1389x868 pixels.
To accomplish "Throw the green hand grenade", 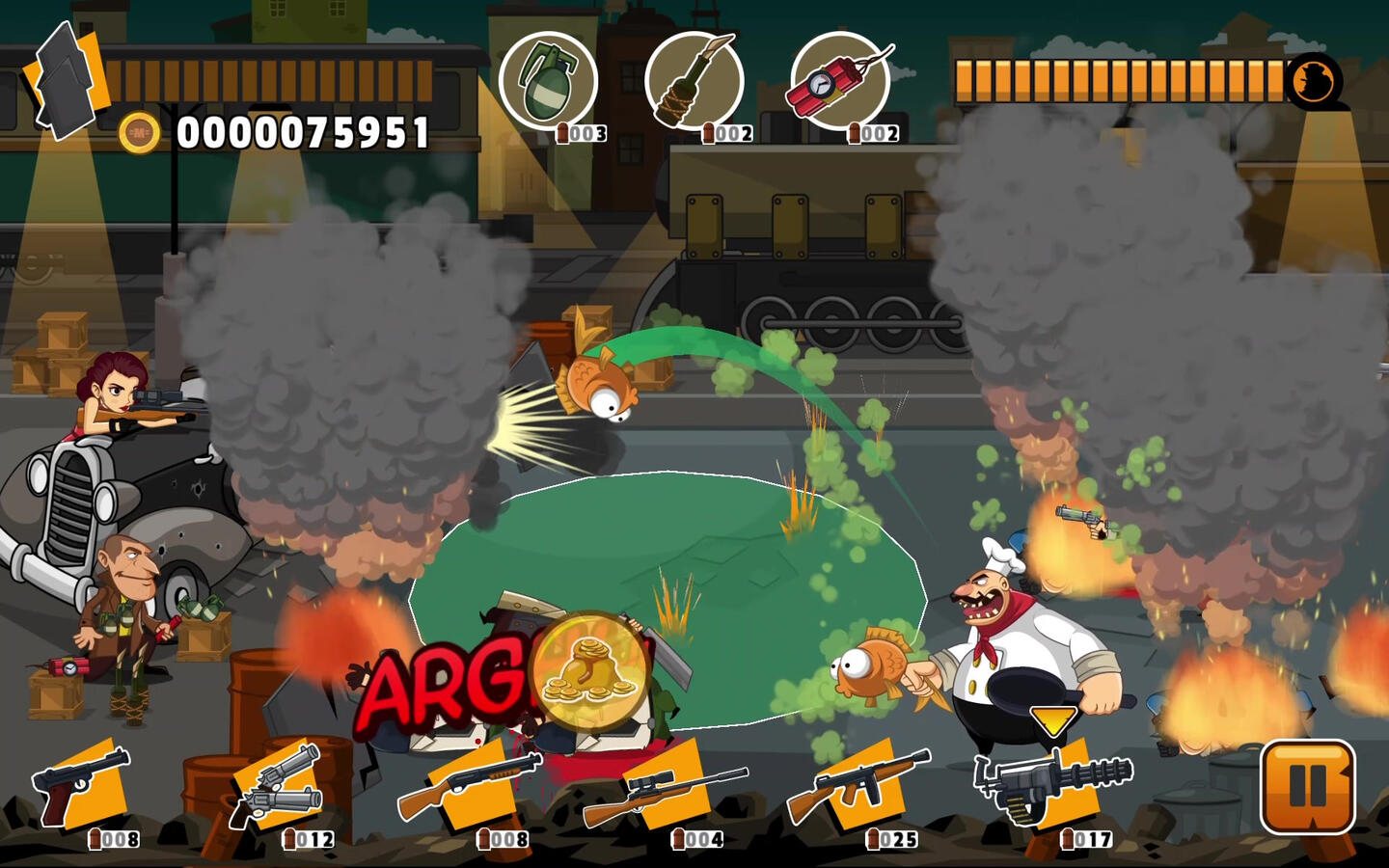I will (548, 81).
